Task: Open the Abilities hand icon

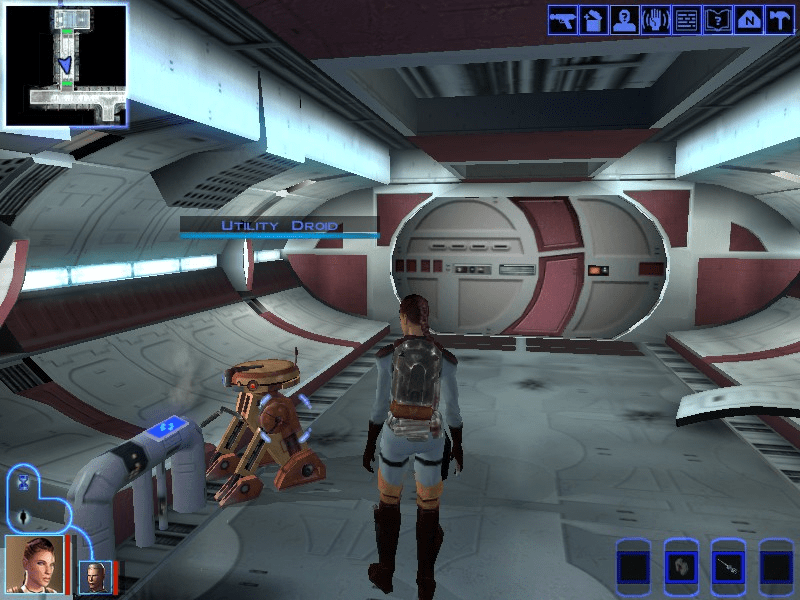Action: point(655,20)
